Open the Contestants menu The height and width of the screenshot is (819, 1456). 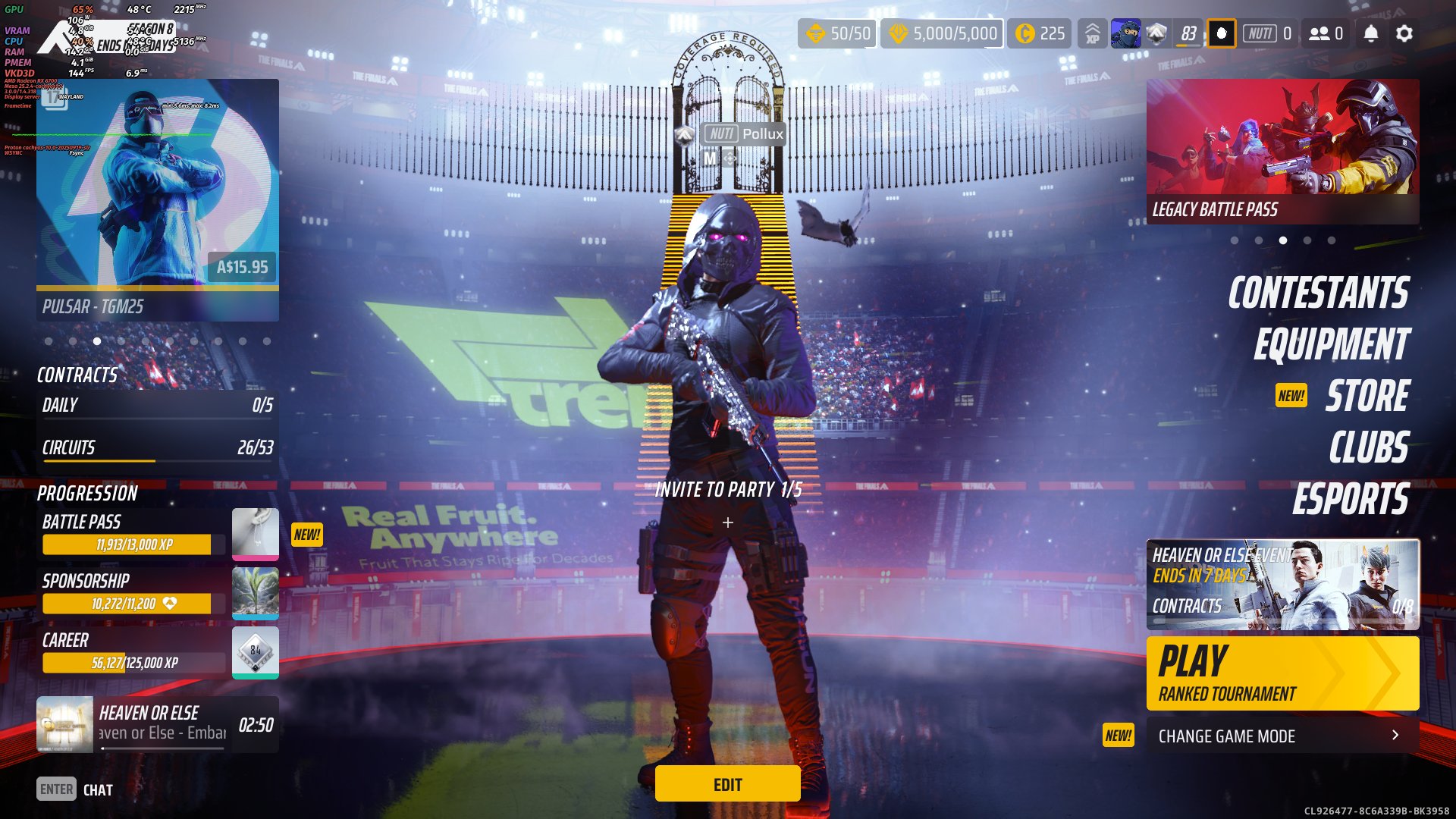(1318, 293)
